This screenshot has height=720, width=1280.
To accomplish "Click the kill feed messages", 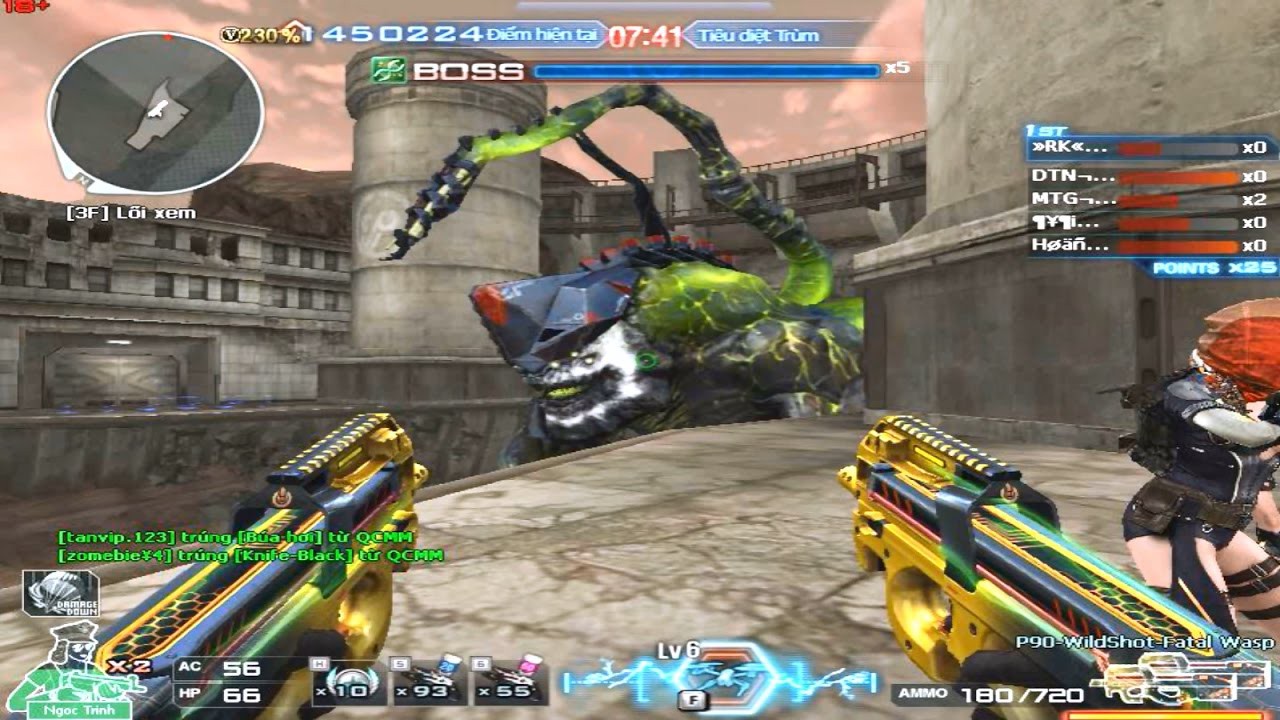I will coord(250,546).
